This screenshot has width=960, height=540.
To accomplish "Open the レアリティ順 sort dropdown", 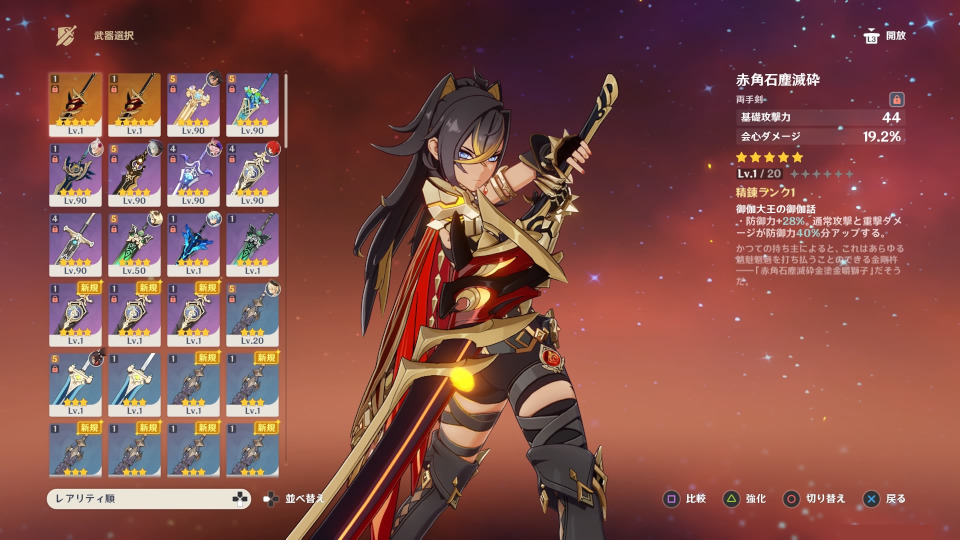I will tap(148, 498).
